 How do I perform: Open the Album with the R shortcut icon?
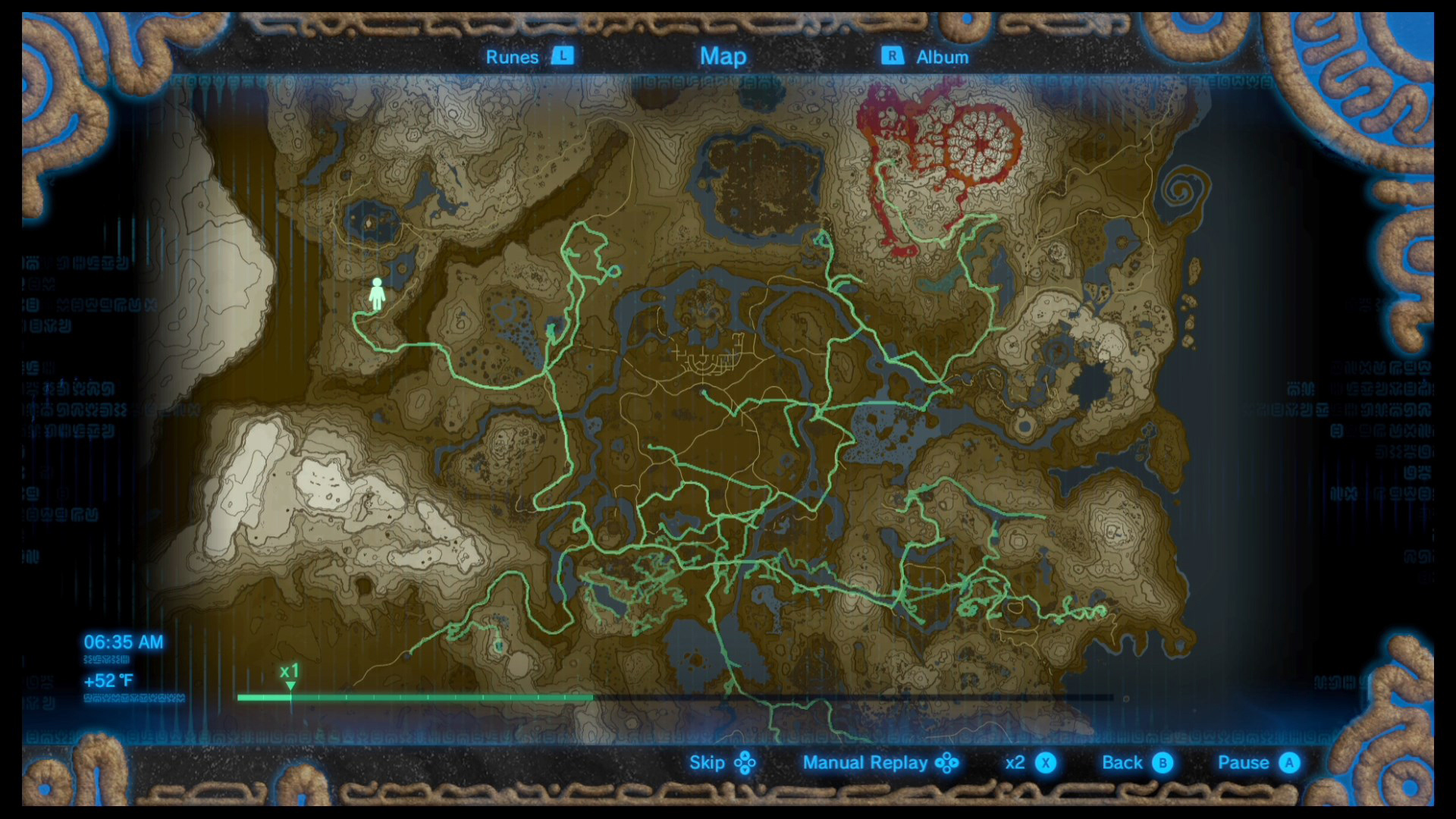click(892, 56)
